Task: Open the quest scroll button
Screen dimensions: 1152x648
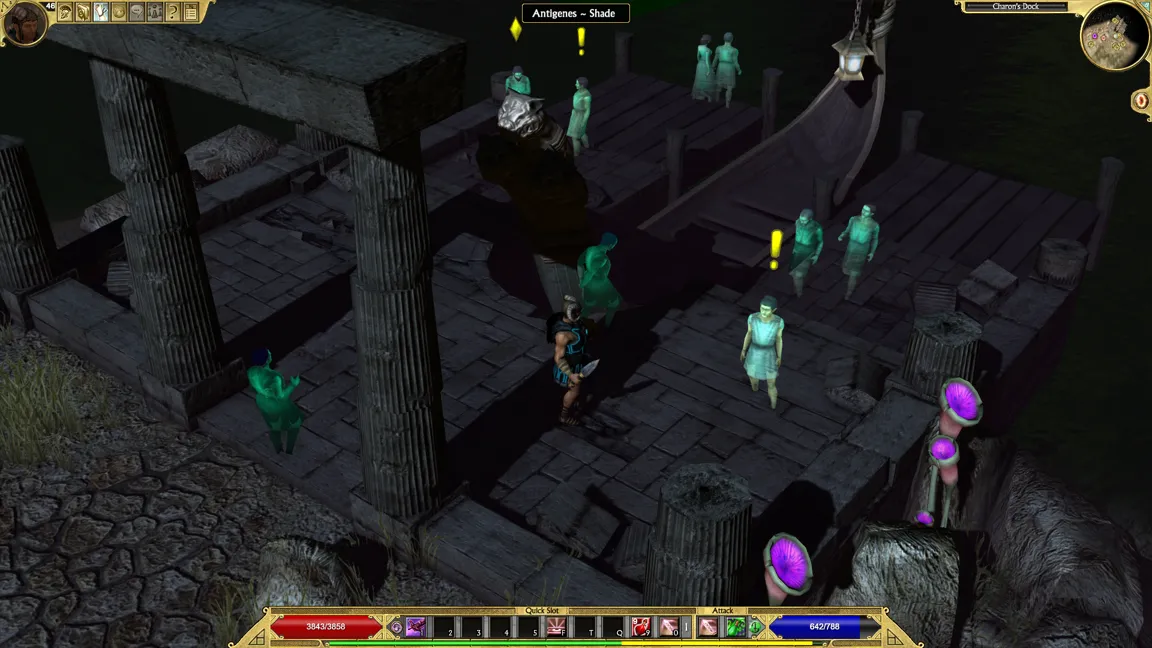Action: [83, 13]
